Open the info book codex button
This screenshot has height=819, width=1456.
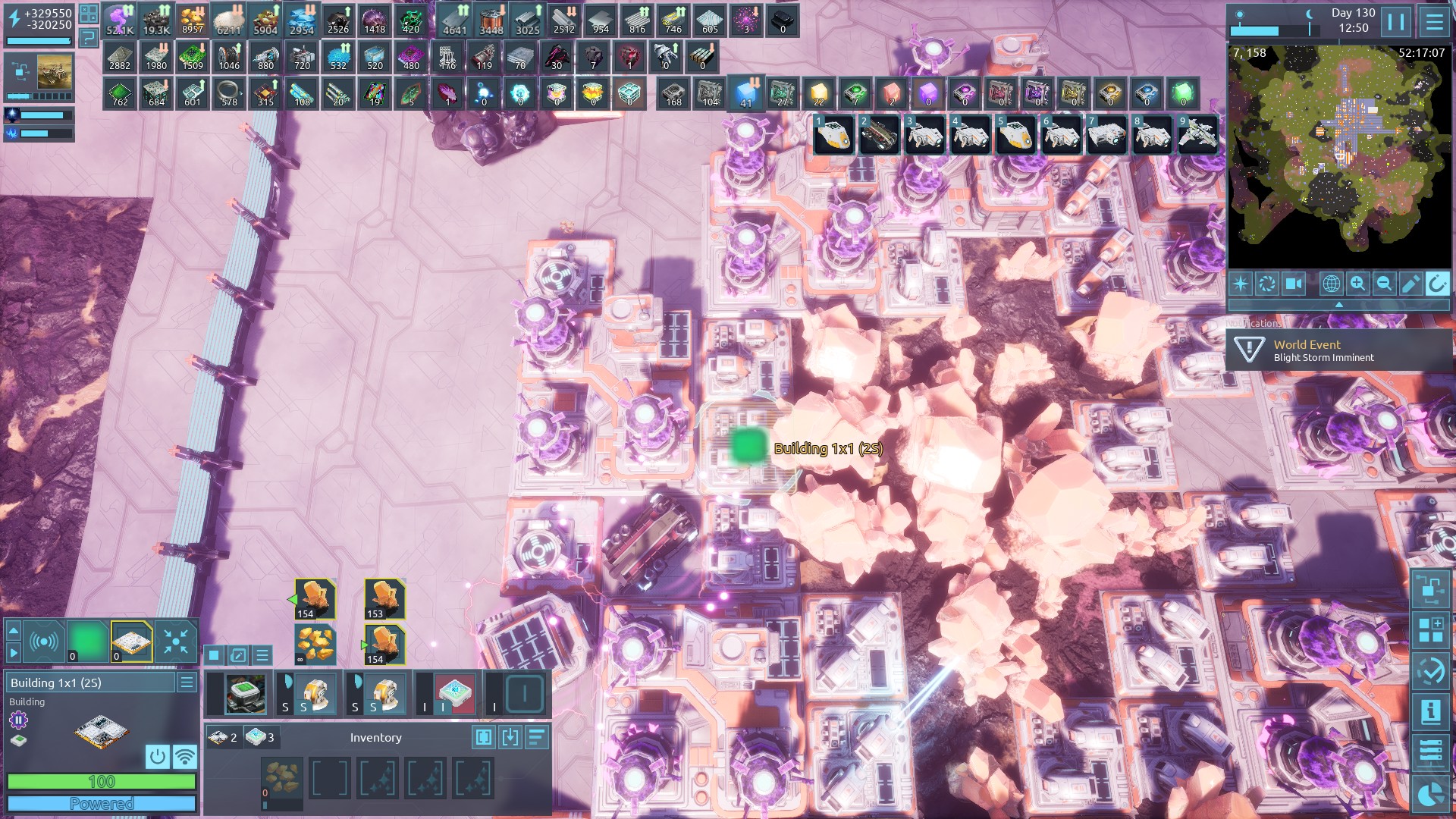tap(1430, 711)
